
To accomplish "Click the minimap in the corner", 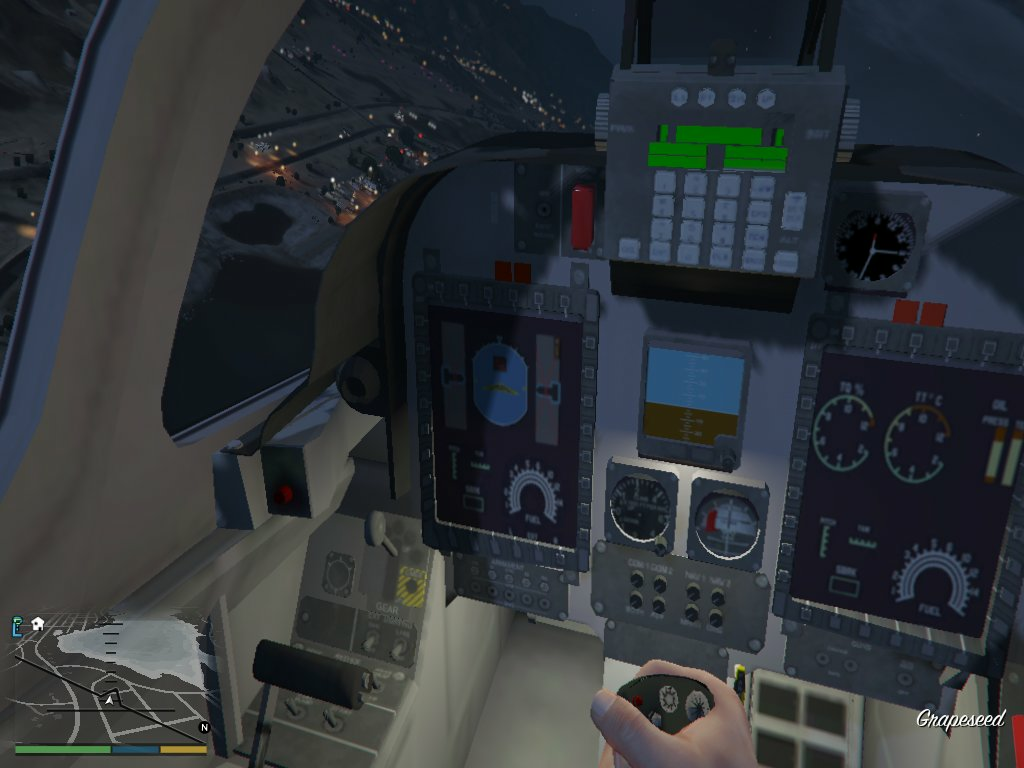I will (110, 678).
